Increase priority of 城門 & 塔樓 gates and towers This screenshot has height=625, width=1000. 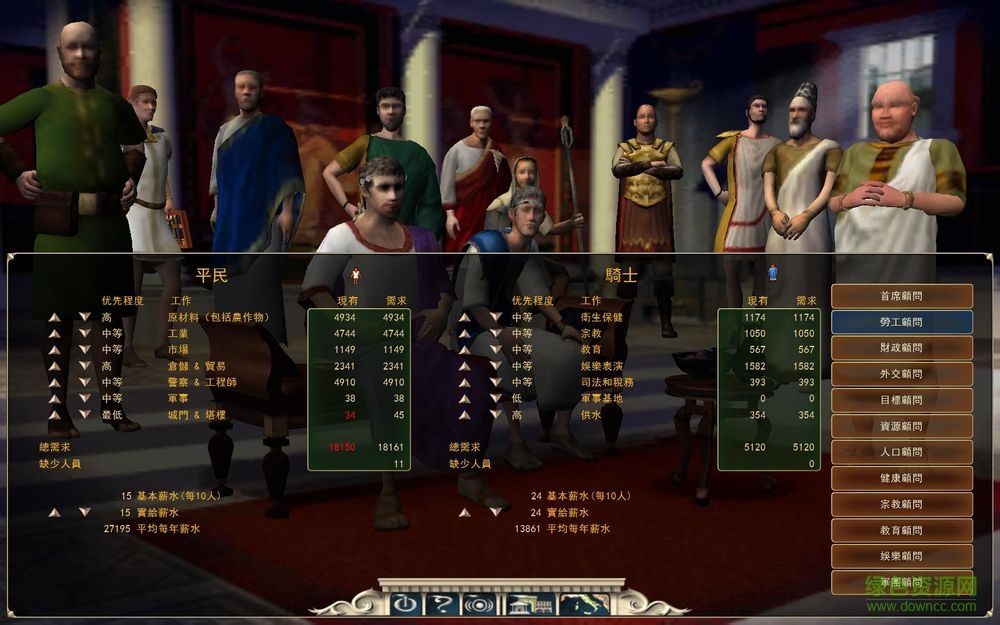(55, 414)
